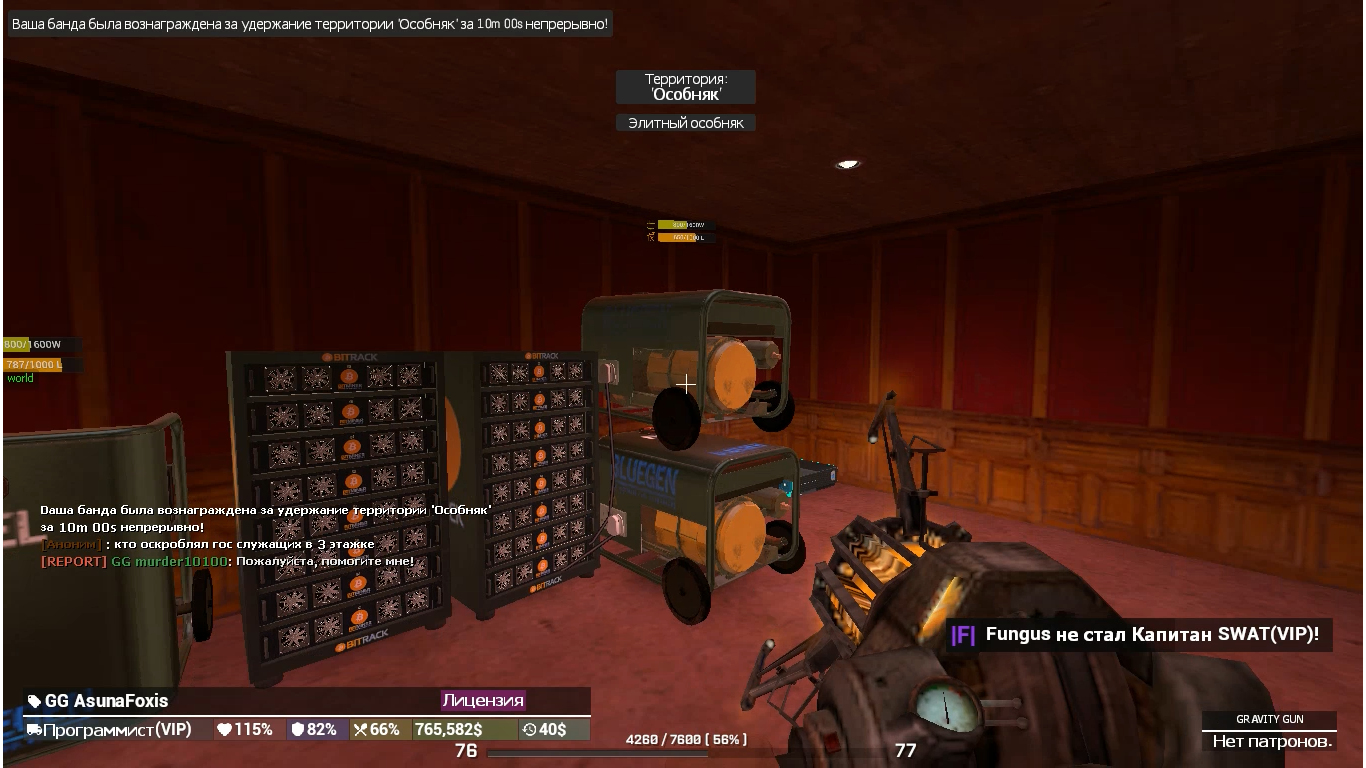Select the Gravity Gun weapon panel
1366x768 pixels.
1269,731
